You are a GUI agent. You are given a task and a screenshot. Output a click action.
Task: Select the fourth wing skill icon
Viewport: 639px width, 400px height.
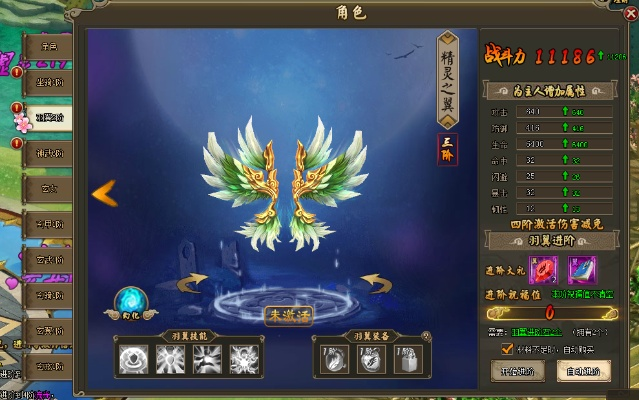pos(245,358)
